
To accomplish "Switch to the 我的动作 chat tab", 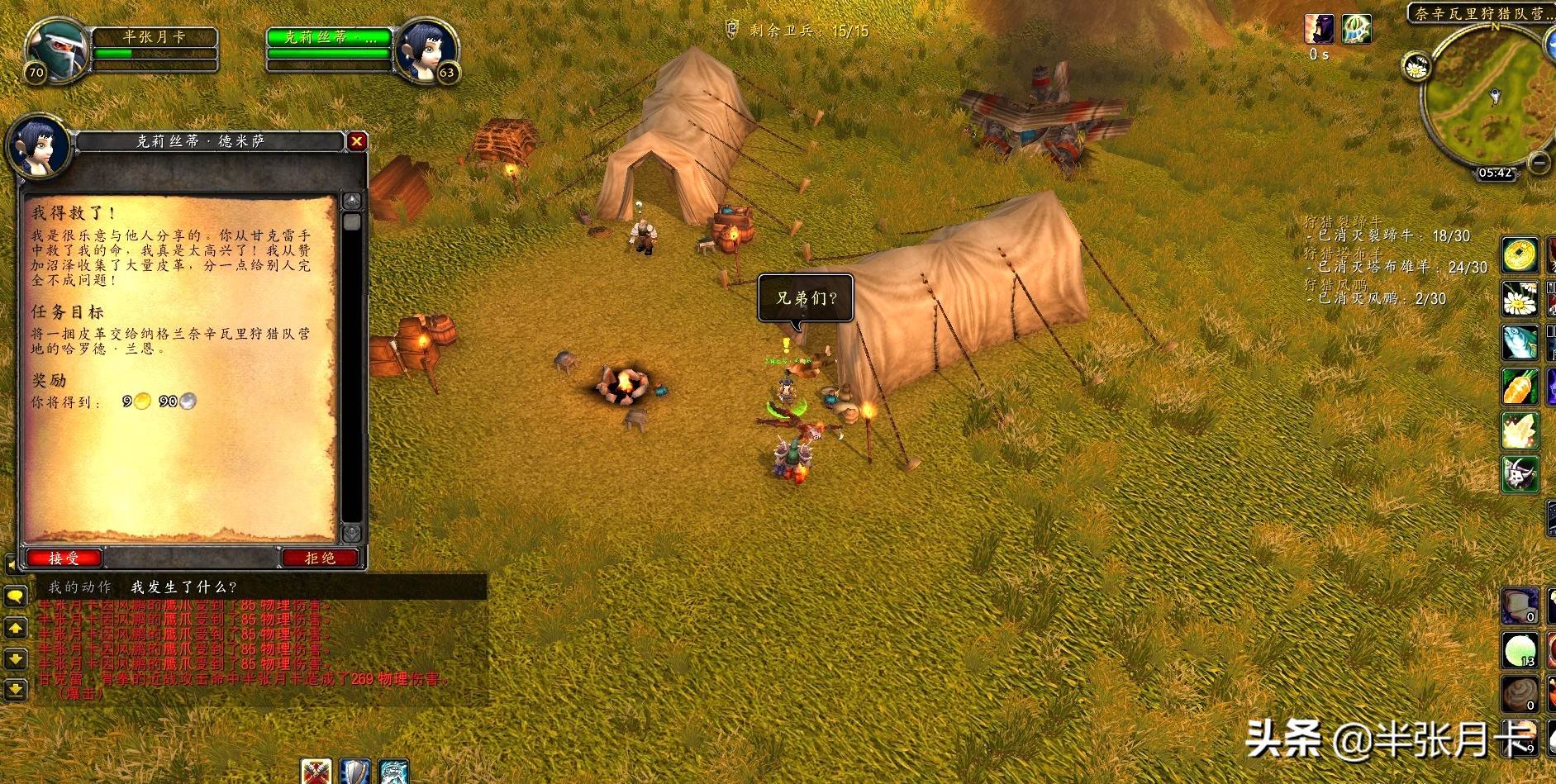I will point(79,587).
